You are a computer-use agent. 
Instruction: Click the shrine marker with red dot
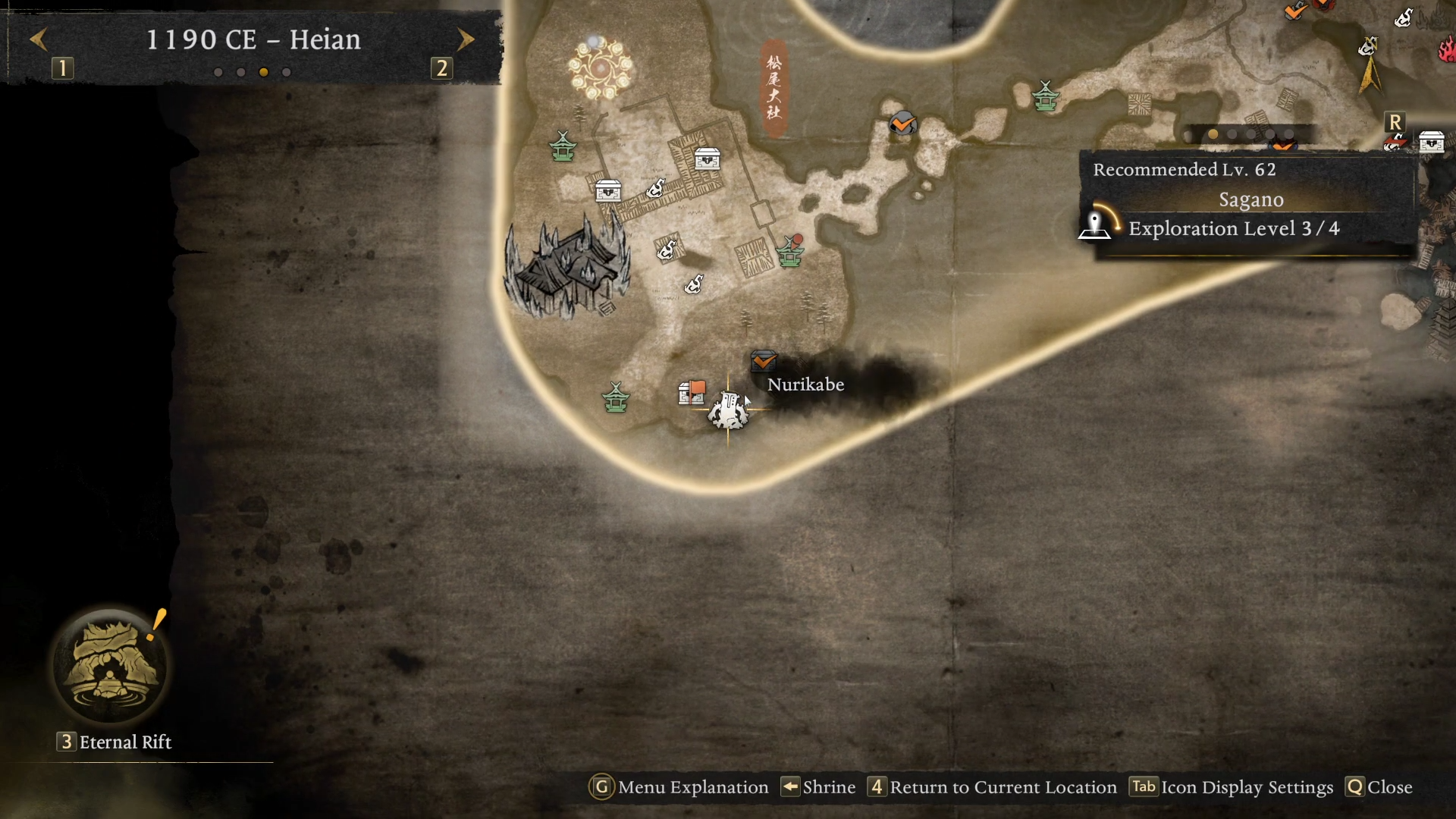(x=790, y=252)
